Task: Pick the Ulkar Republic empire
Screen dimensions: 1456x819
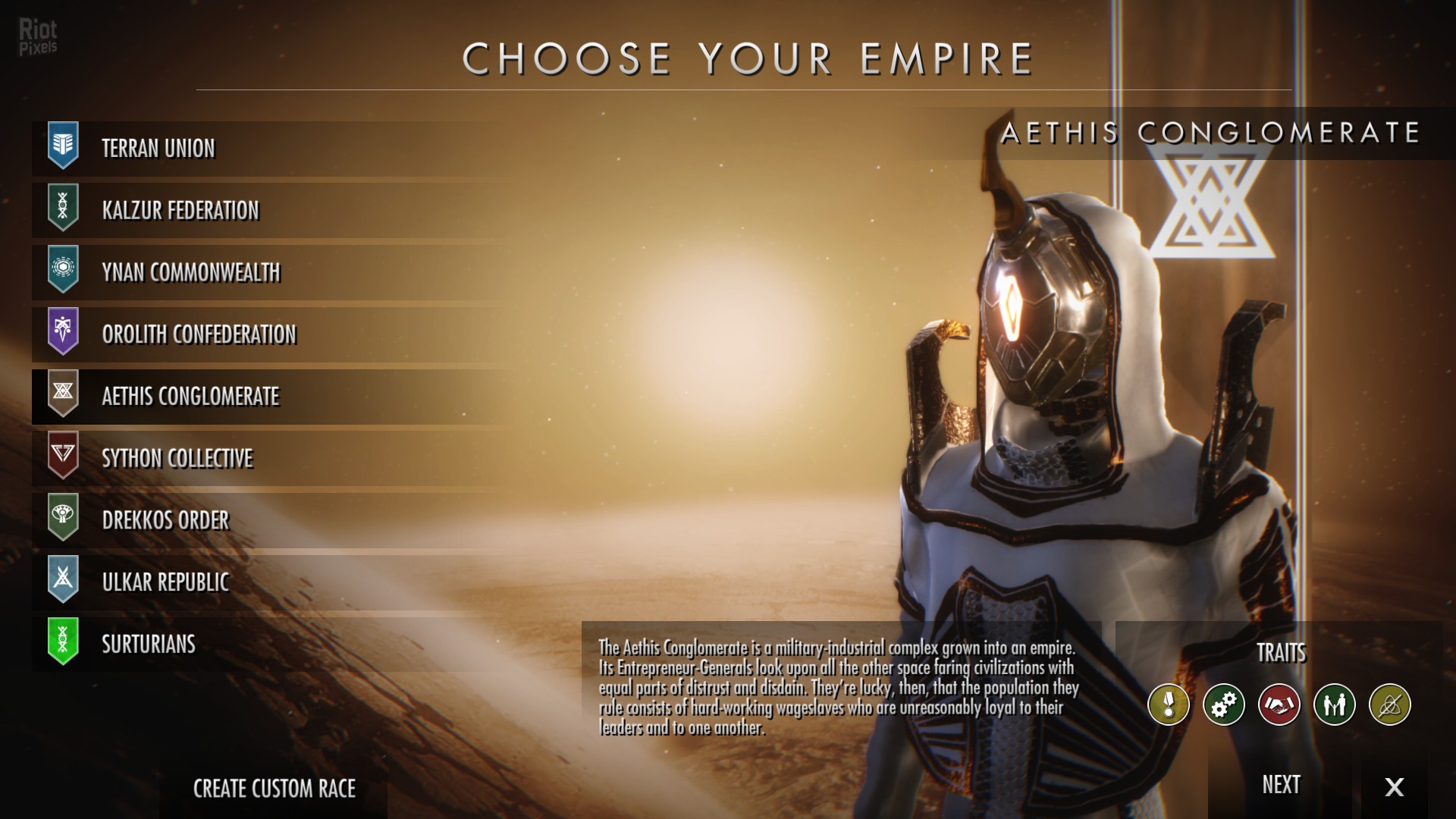Action: [165, 582]
